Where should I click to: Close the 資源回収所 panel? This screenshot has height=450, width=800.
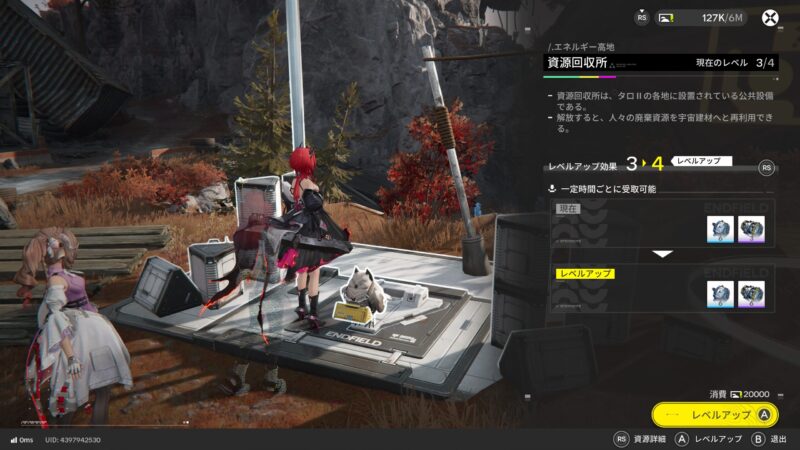(771, 17)
